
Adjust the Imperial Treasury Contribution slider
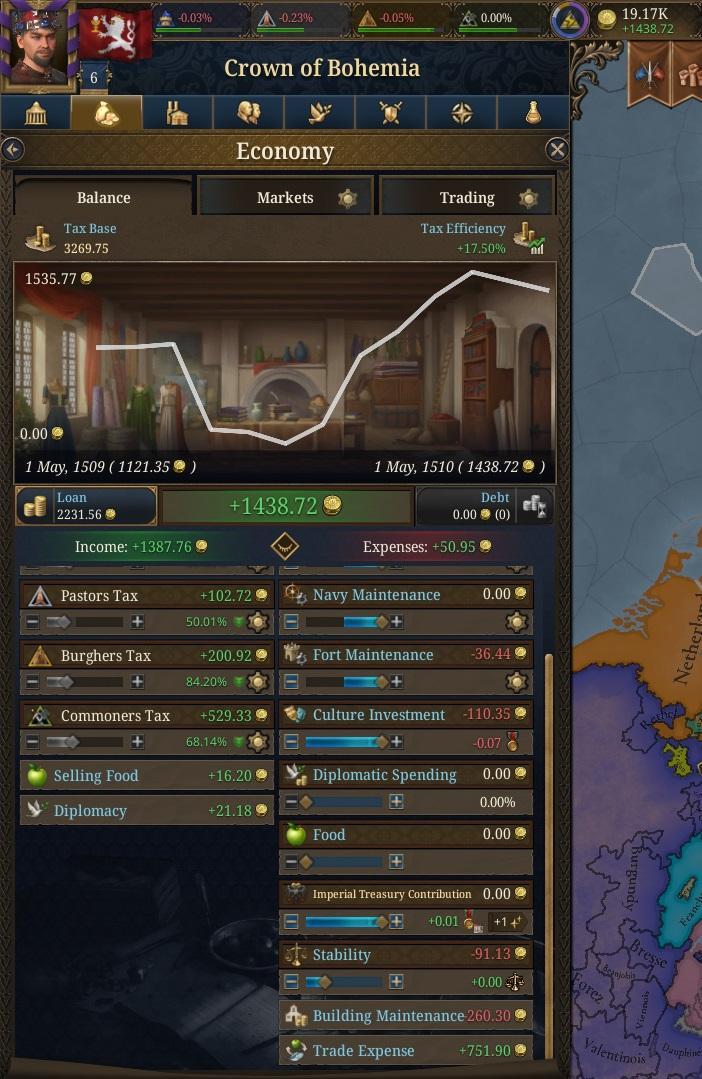pyautogui.click(x=344, y=922)
